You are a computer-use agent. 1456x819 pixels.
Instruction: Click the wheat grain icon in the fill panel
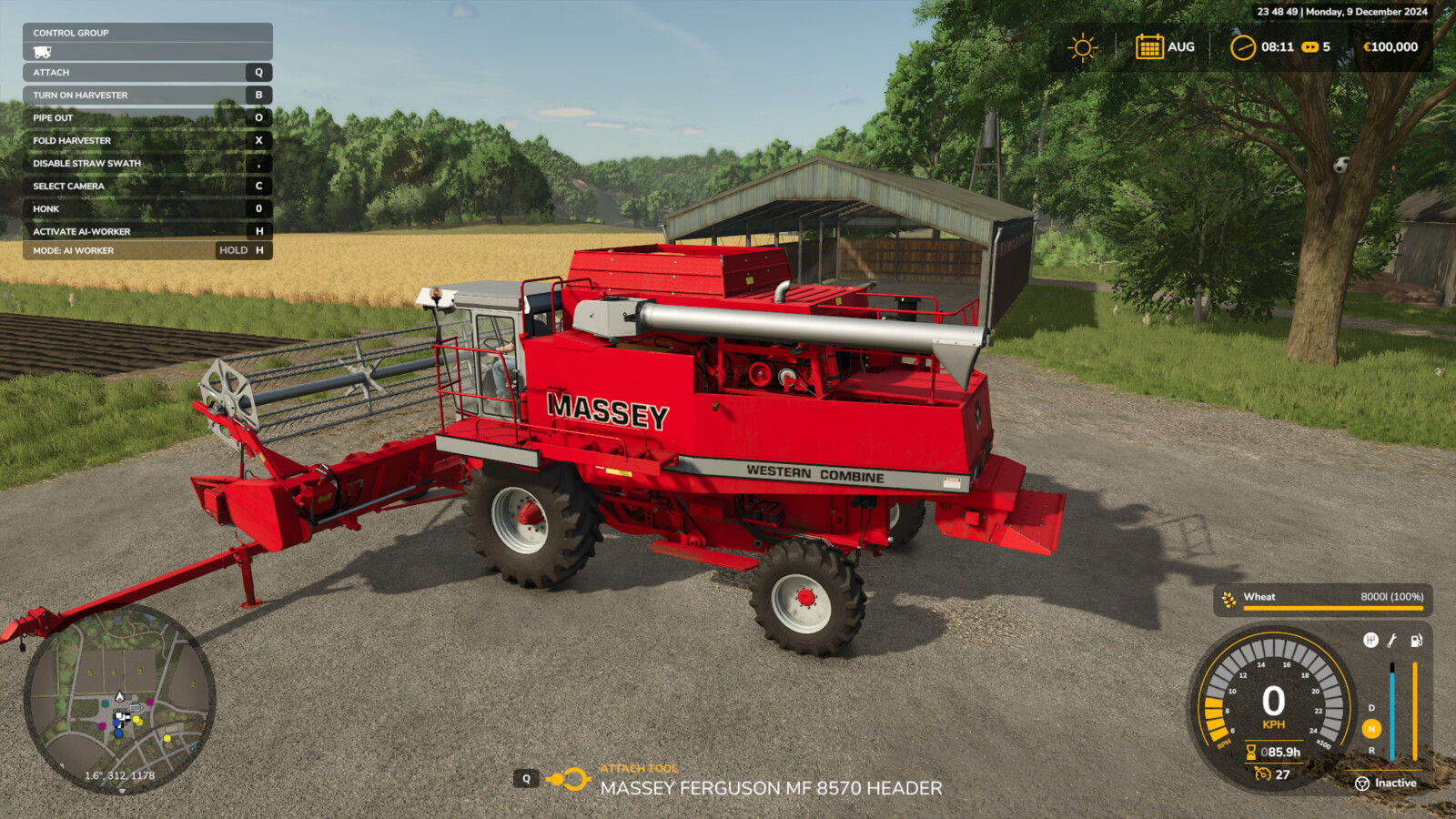[1228, 599]
